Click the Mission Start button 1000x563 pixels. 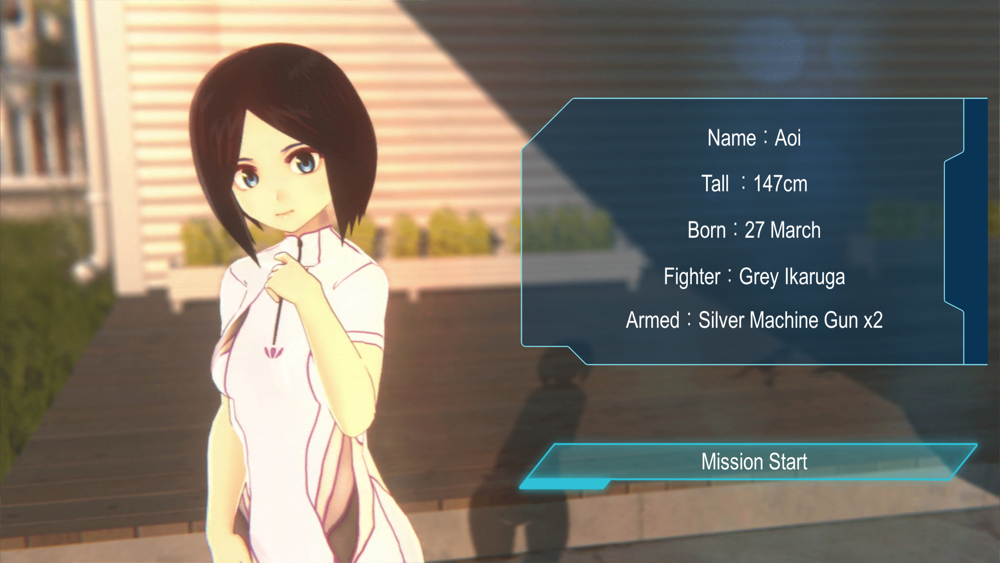[x=754, y=462]
